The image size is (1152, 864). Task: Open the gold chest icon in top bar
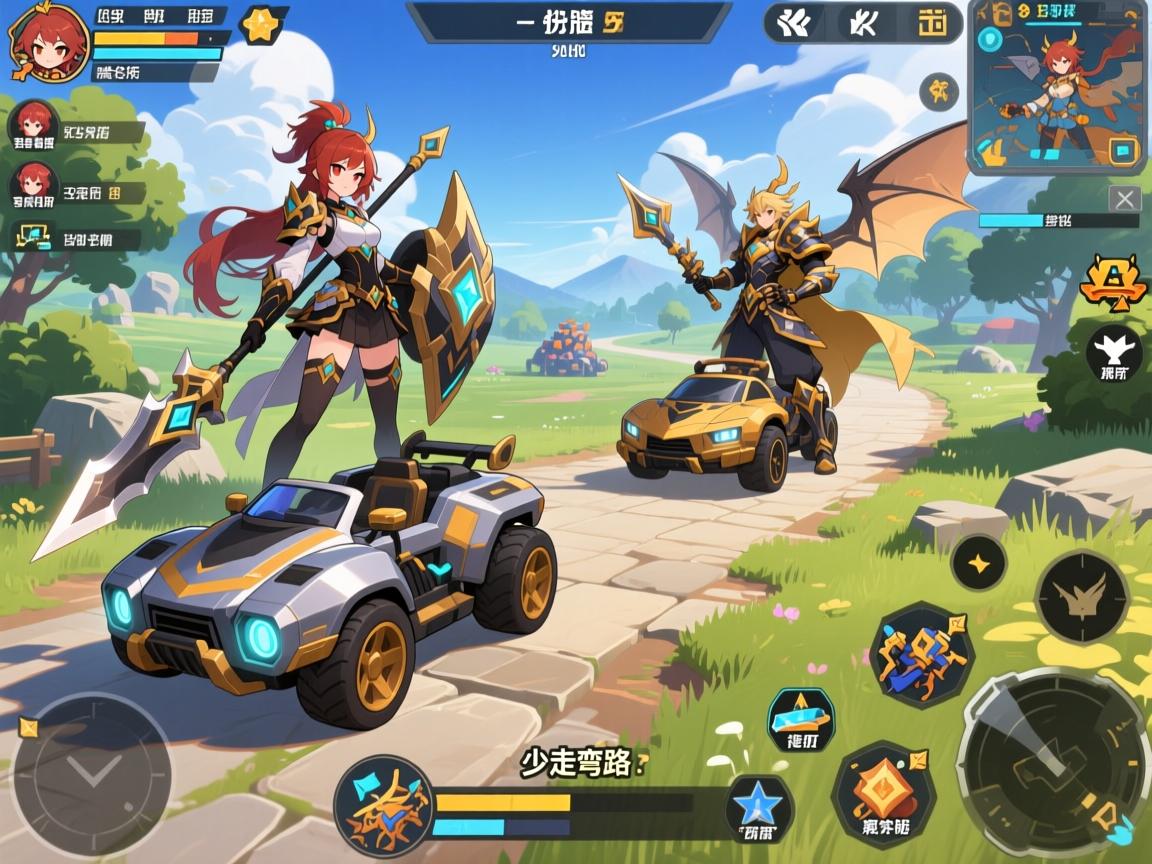[x=932, y=23]
